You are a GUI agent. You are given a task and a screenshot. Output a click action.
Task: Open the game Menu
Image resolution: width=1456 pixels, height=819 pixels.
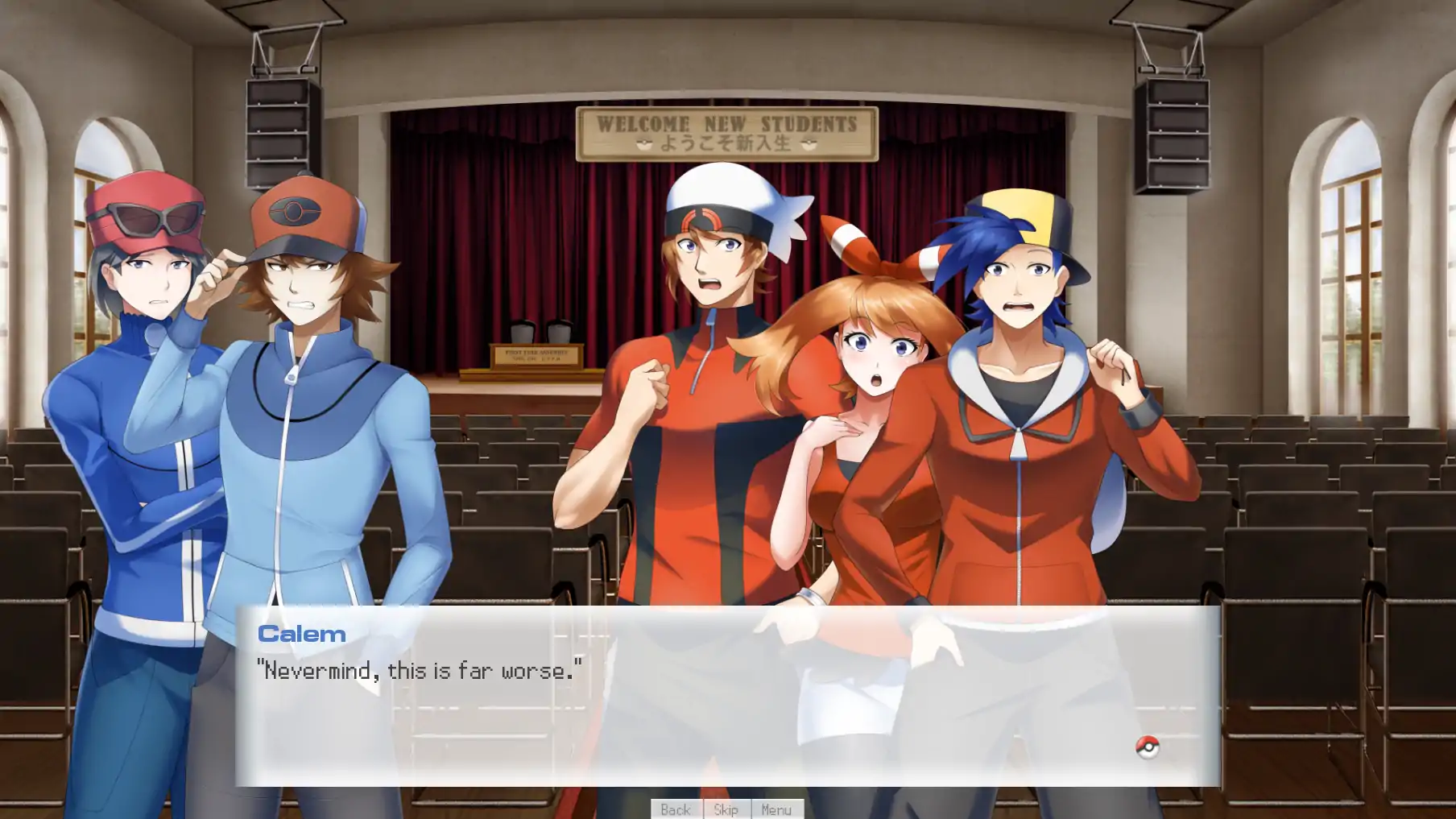[x=776, y=809]
